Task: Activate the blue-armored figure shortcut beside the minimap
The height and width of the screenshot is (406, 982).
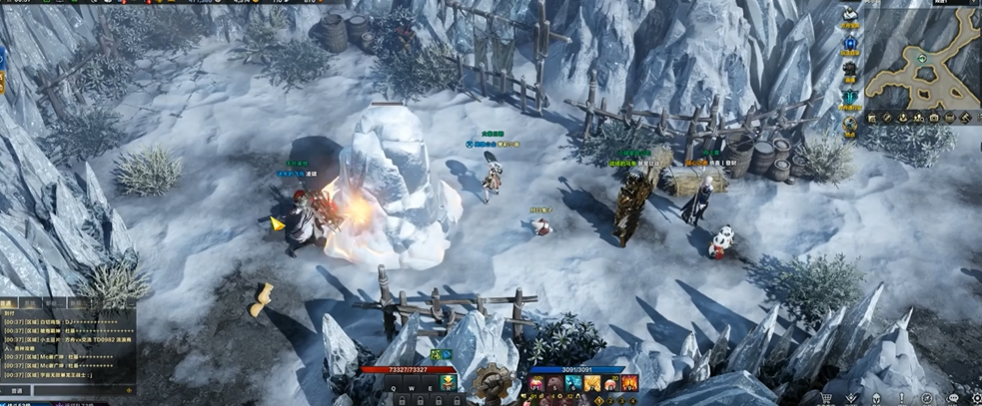Action: coord(851,44)
